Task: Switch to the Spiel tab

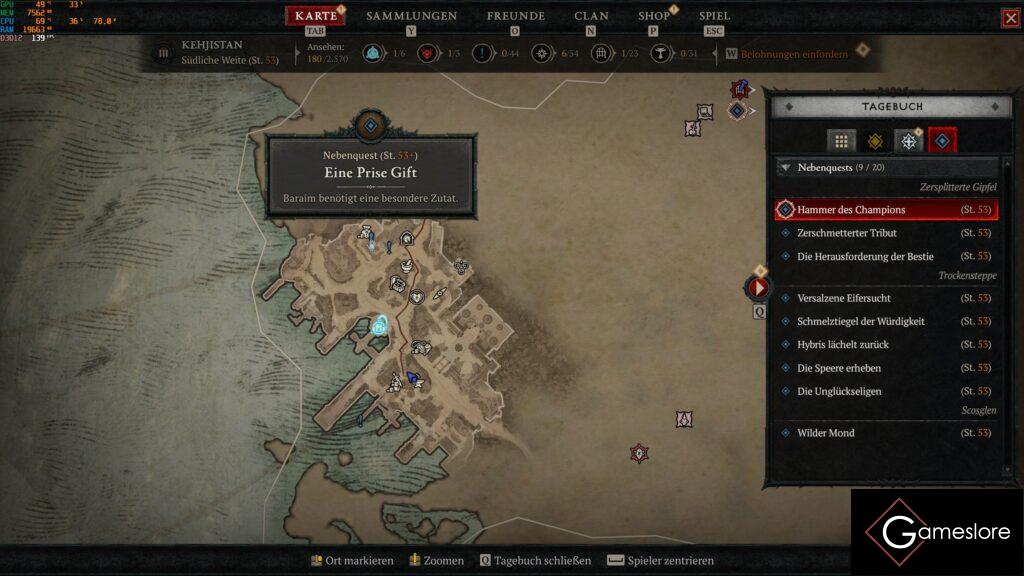Action: tap(714, 16)
